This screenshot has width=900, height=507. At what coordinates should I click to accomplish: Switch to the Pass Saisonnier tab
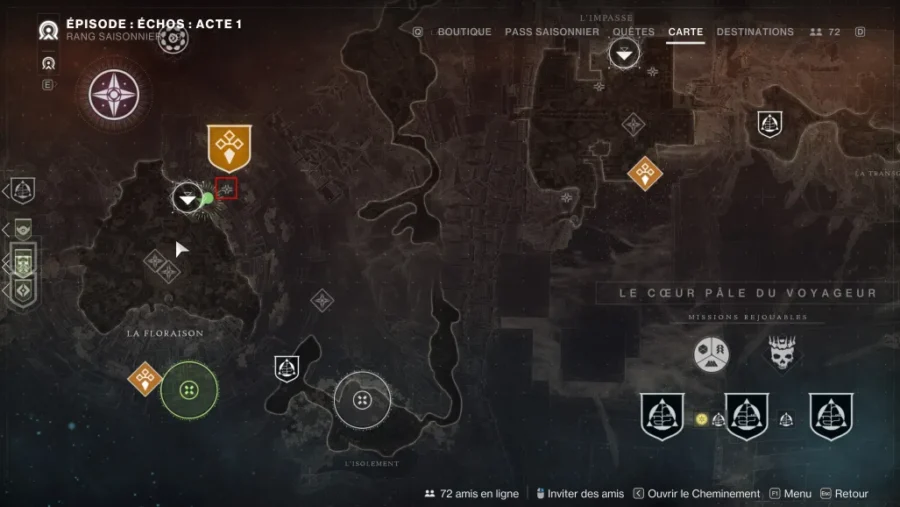point(552,32)
